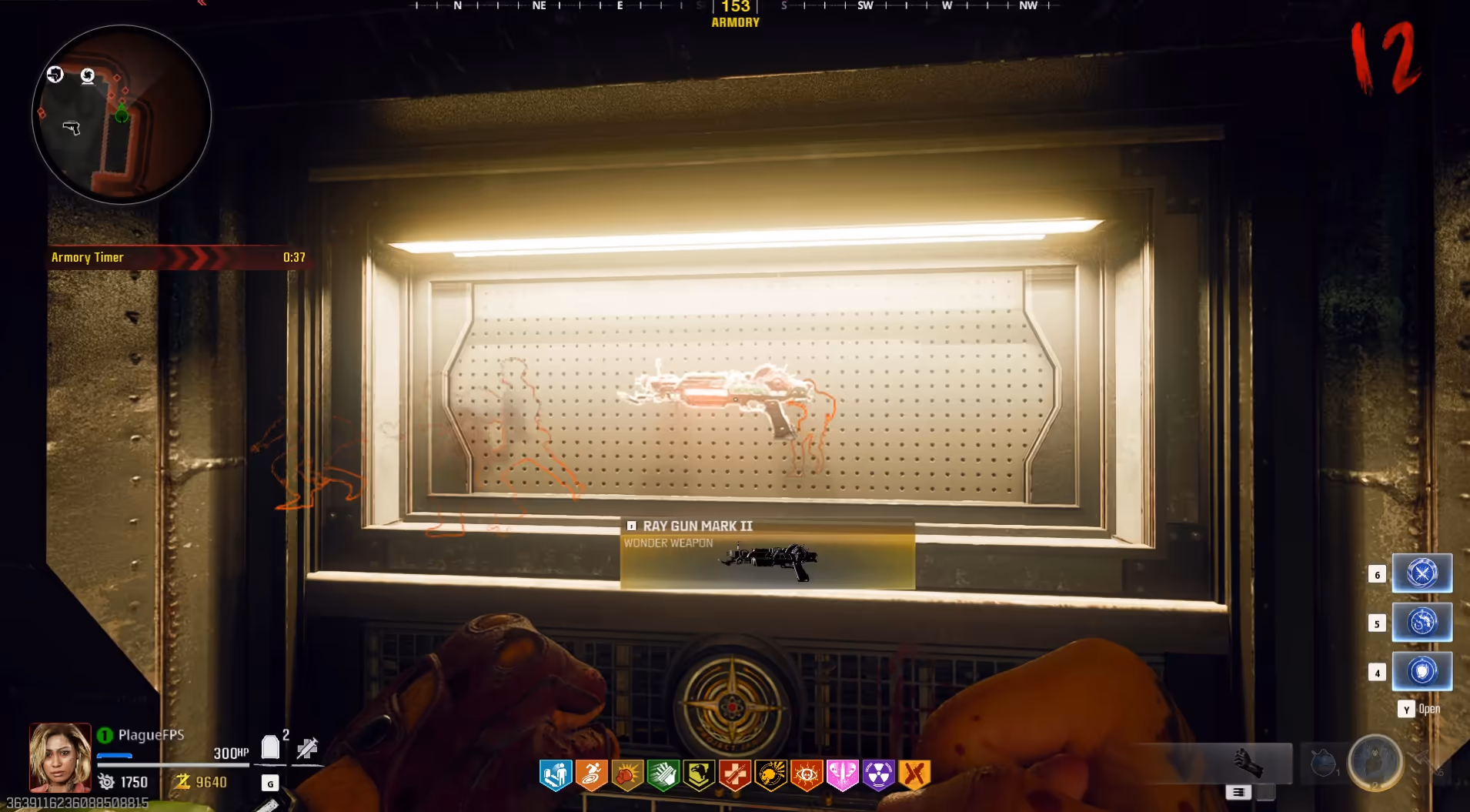The height and width of the screenshot is (812, 1470).
Task: Select the yellow skull Elemental Pop perk
Action: (770, 775)
